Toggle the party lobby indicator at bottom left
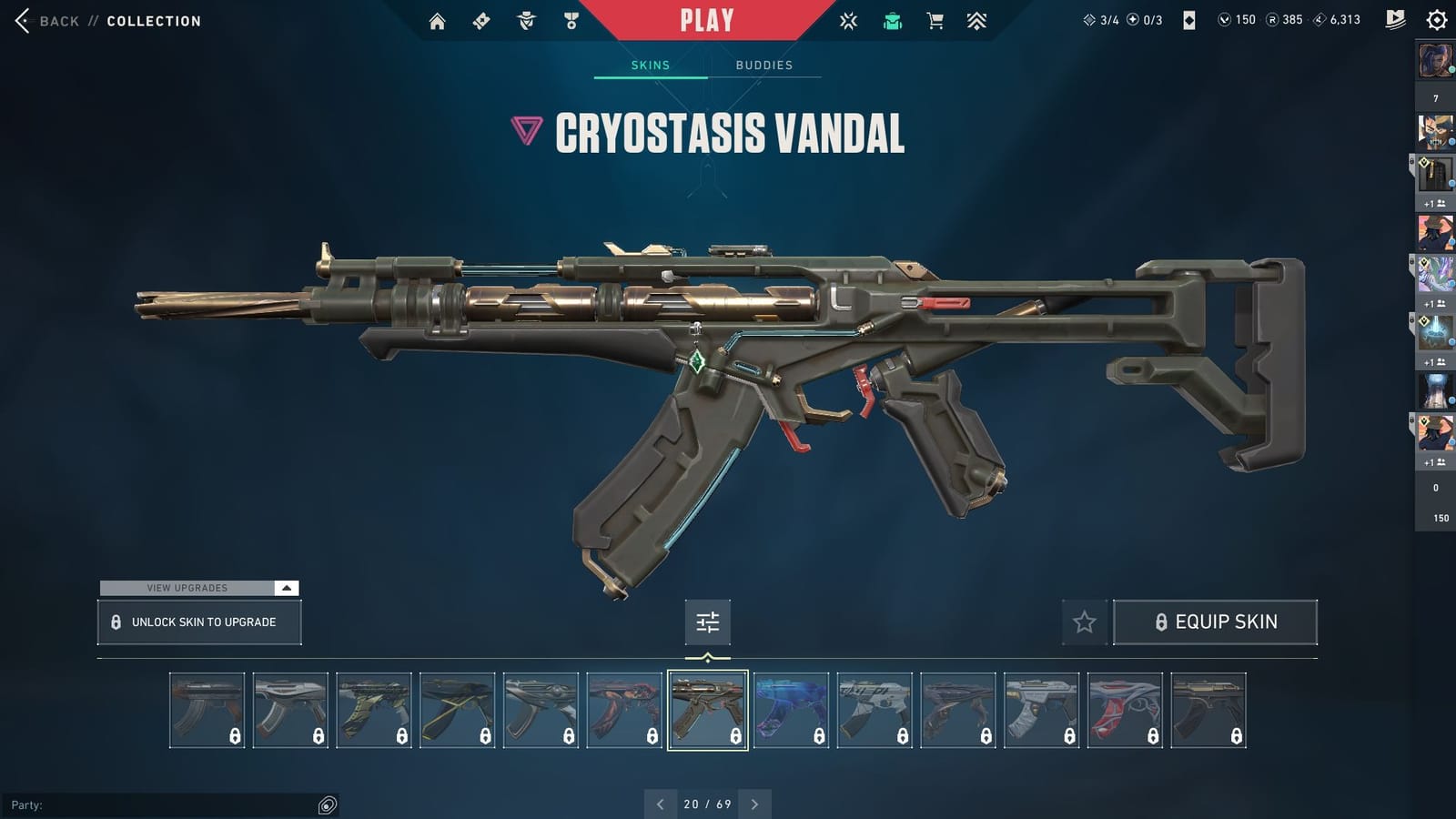 325,804
